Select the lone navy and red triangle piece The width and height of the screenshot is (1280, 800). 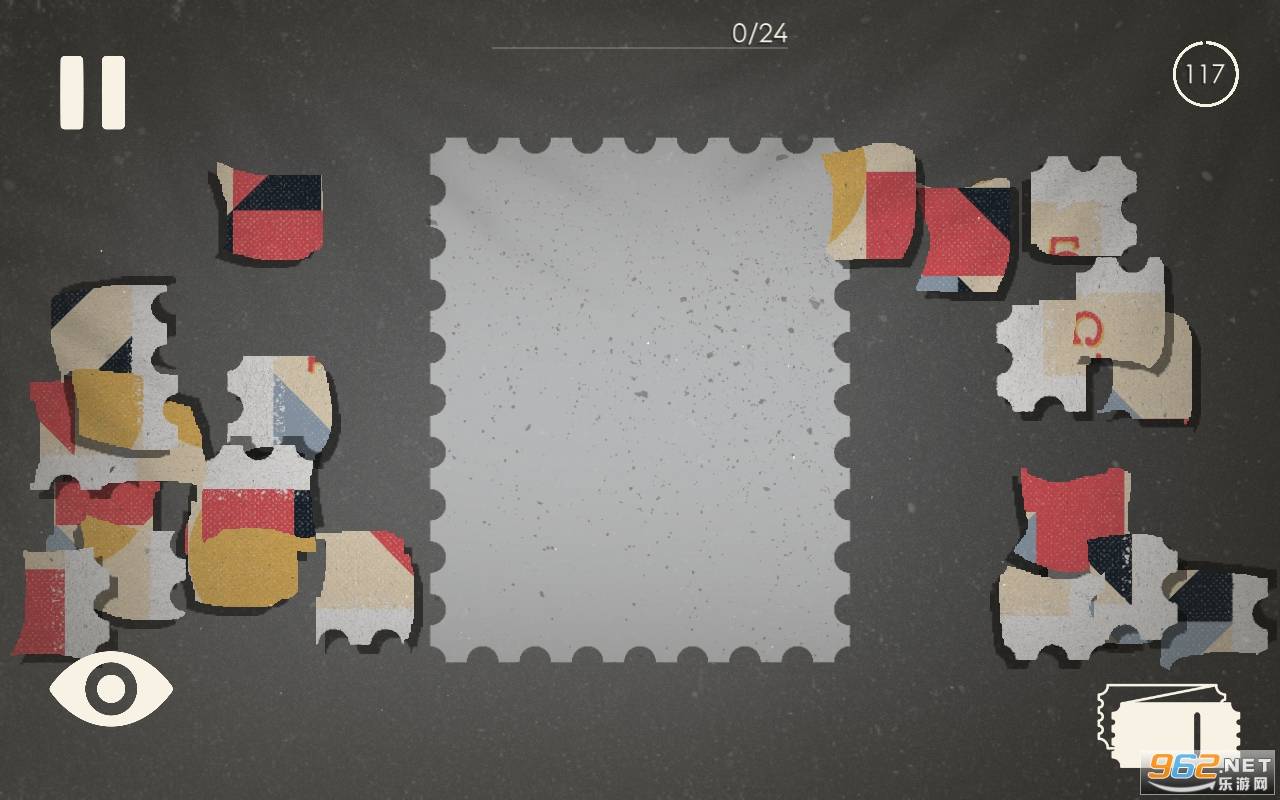[x=272, y=214]
